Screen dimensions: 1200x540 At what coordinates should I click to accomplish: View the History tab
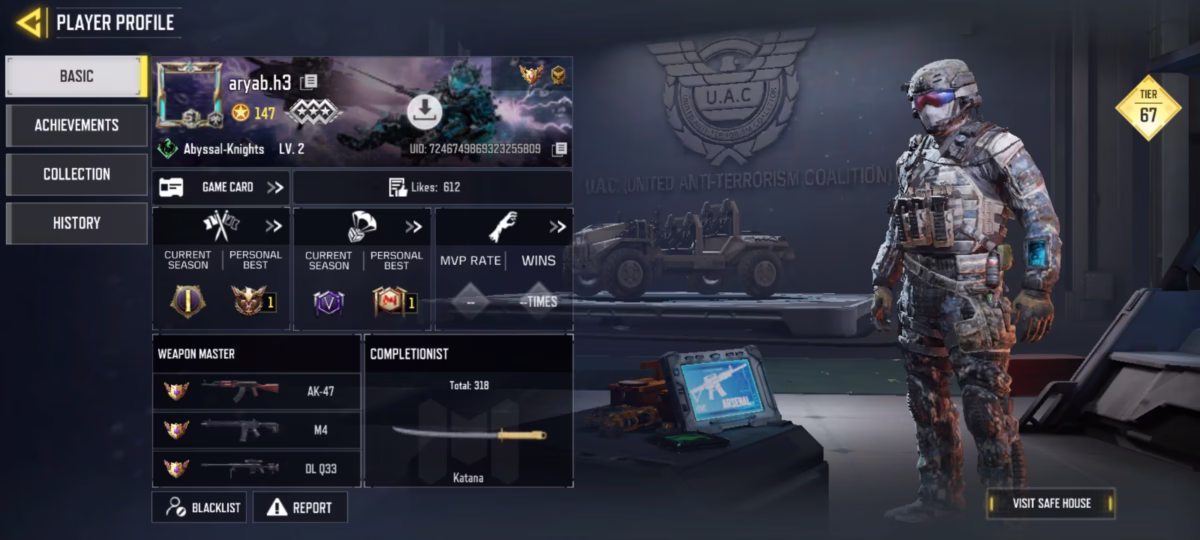[76, 223]
